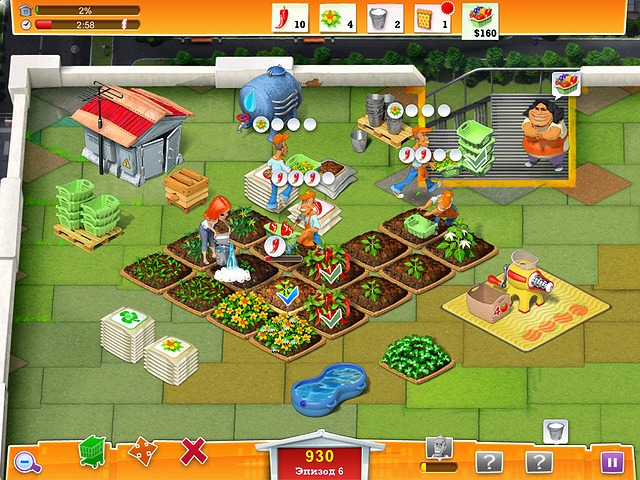Click the trash bin icon
This screenshot has height=480, width=640.
(x=555, y=432)
